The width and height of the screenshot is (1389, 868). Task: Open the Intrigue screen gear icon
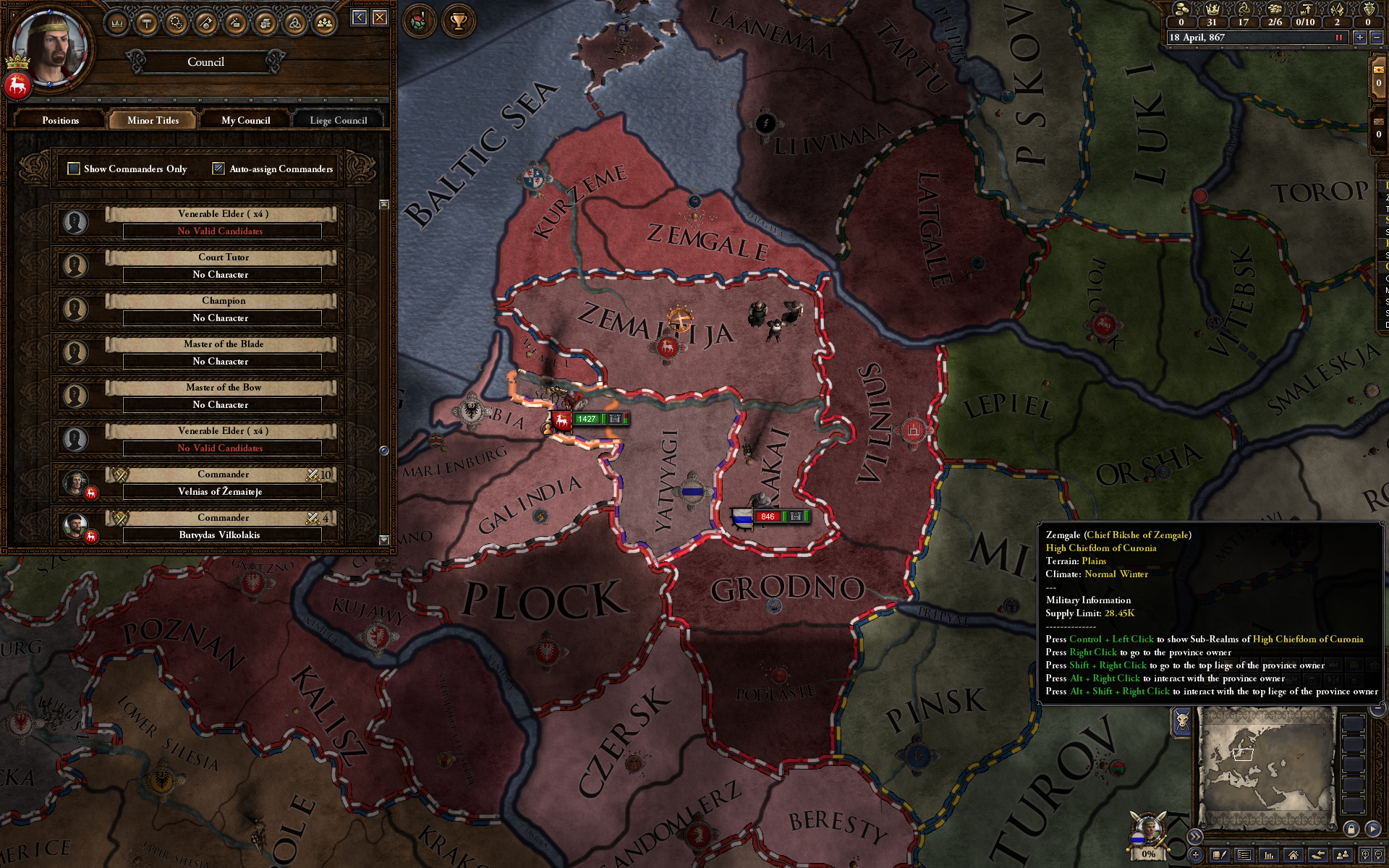pos(177,23)
